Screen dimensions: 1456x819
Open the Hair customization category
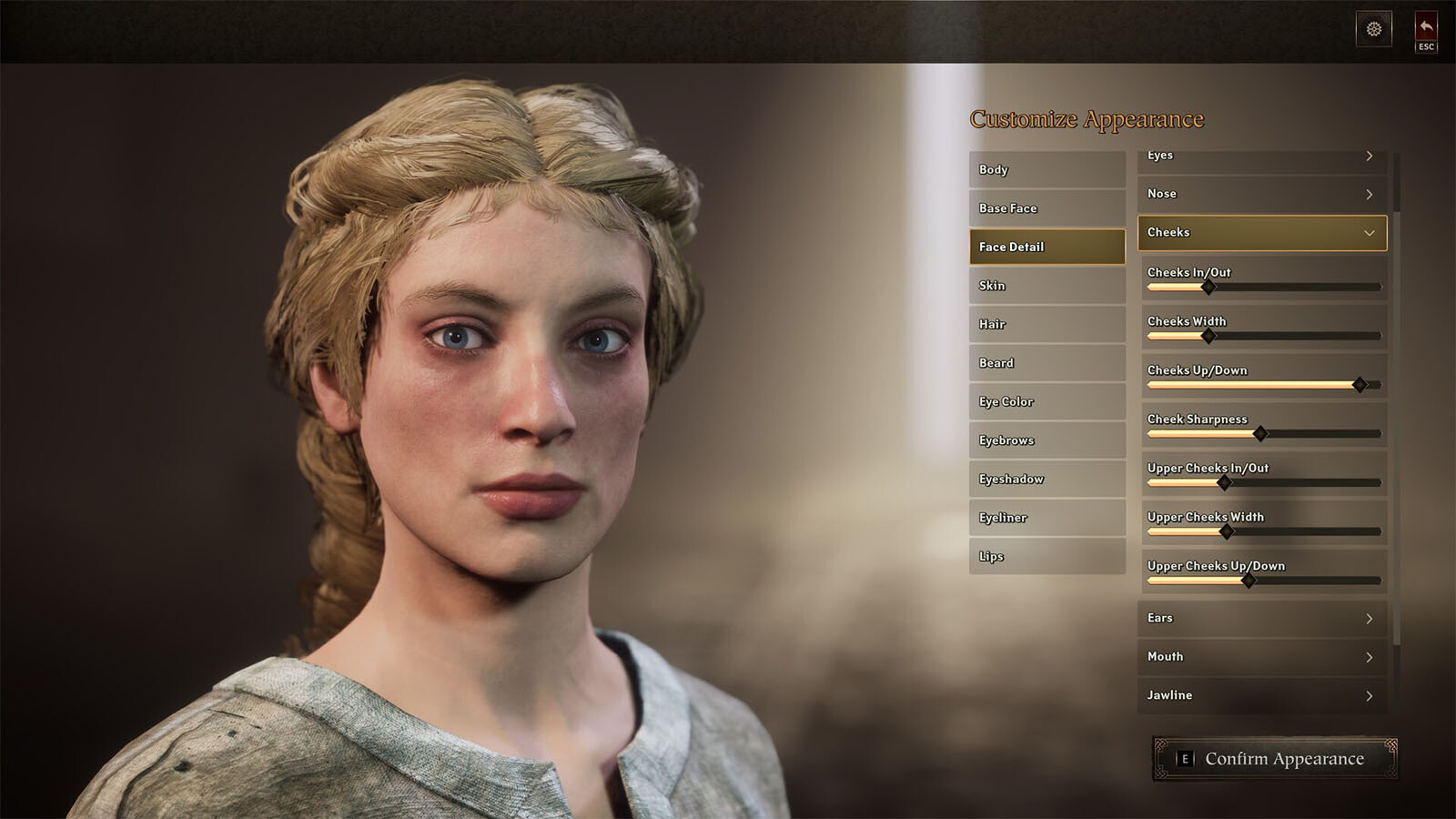tap(1046, 324)
